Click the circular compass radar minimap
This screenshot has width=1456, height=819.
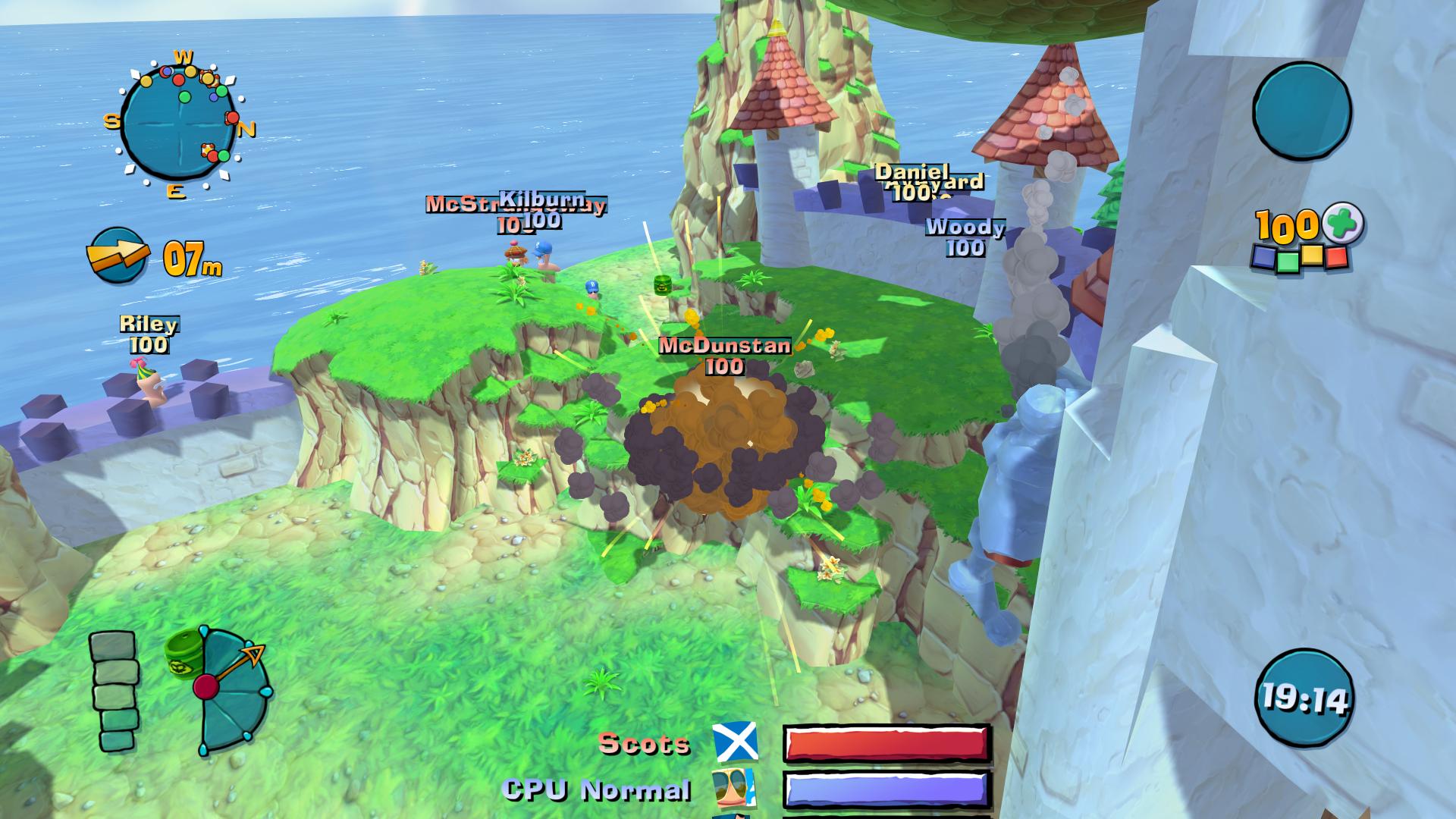click(x=179, y=123)
